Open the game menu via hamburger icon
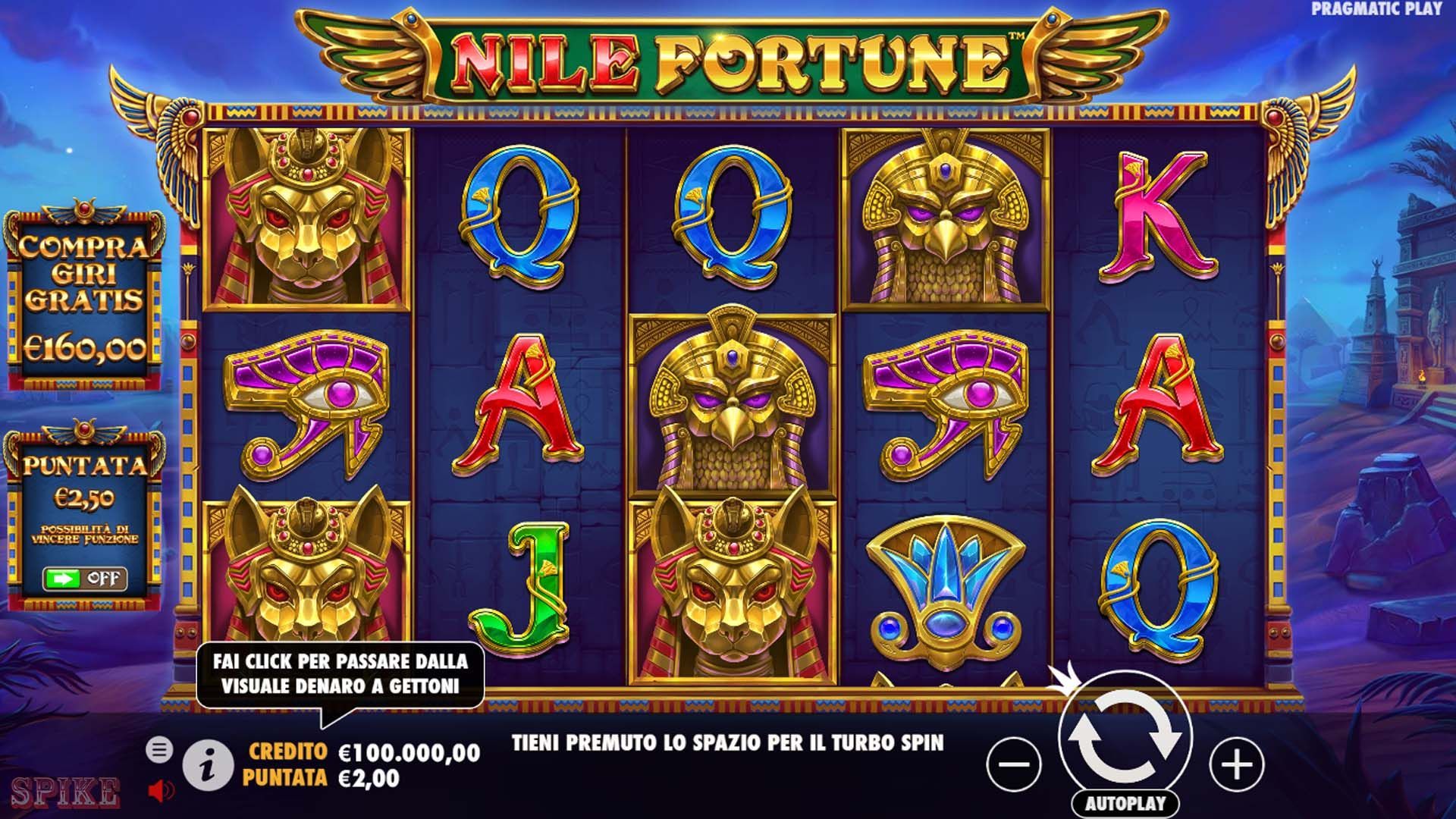Viewport: 1456px width, 819px height. coord(160,749)
